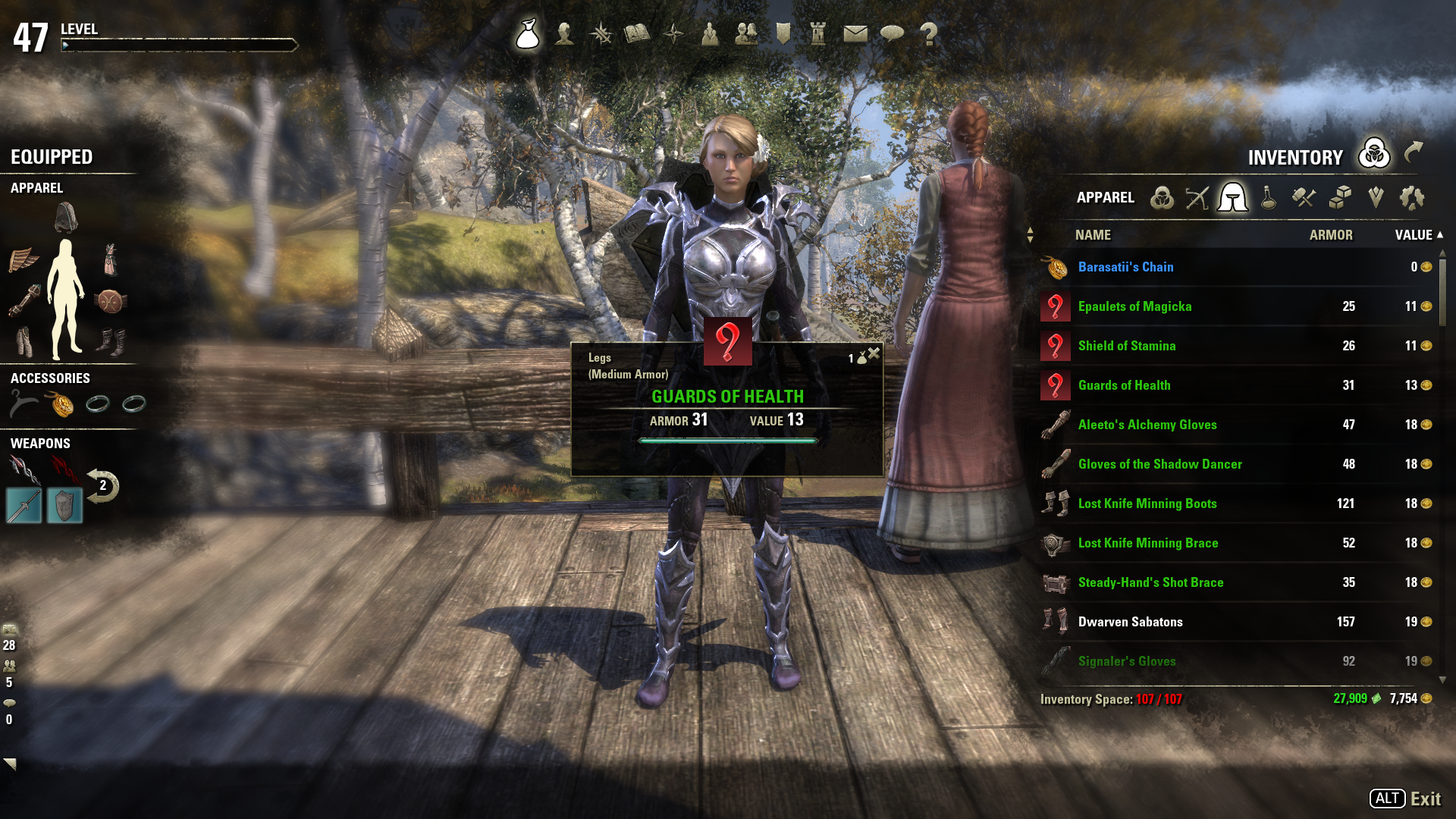
Task: Sort inventory by Armor column
Action: coord(1330,235)
